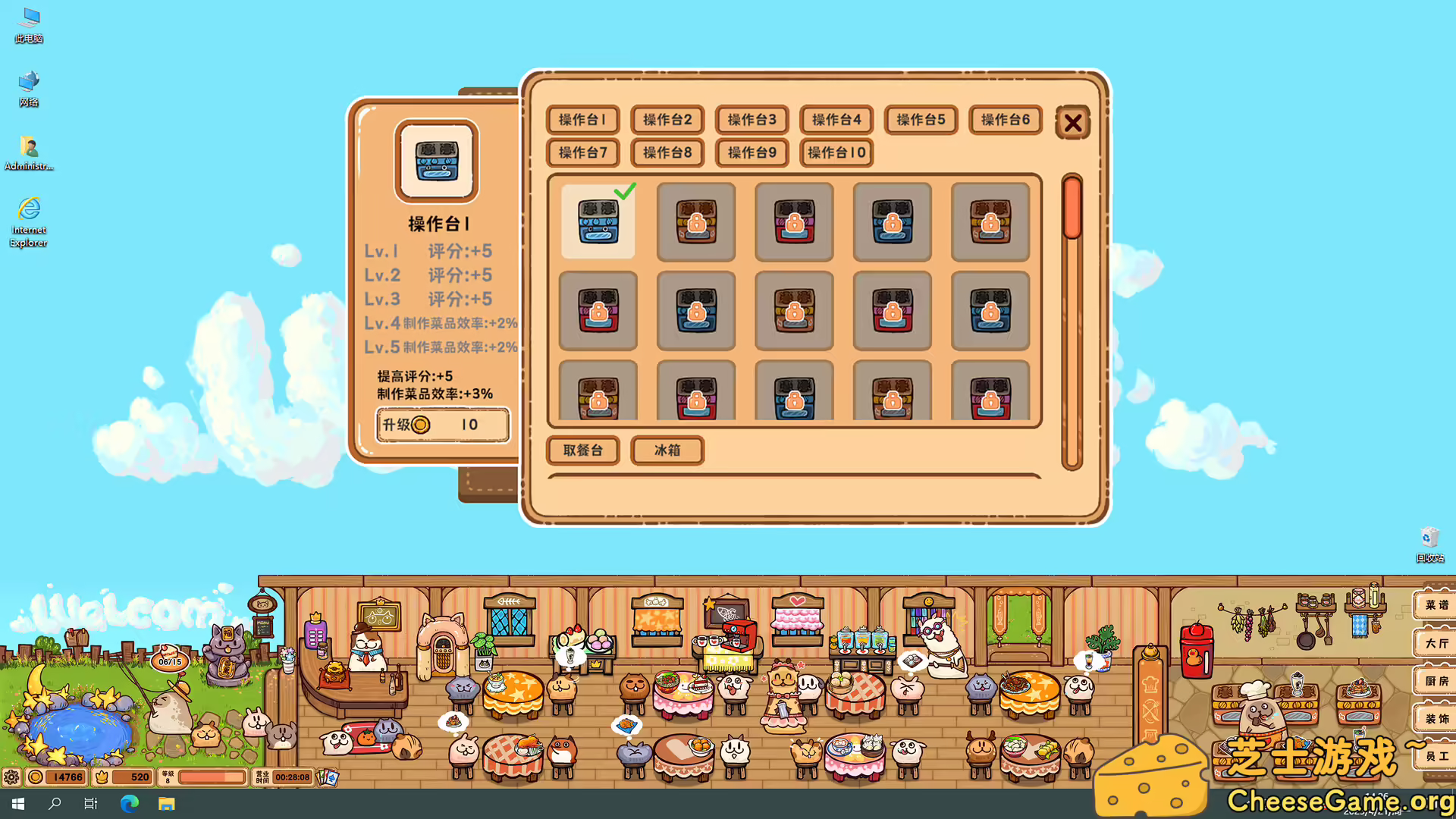Viewport: 1456px width, 819px height.
Task: Open the 06/15 fishing spot badge
Action: (x=168, y=661)
